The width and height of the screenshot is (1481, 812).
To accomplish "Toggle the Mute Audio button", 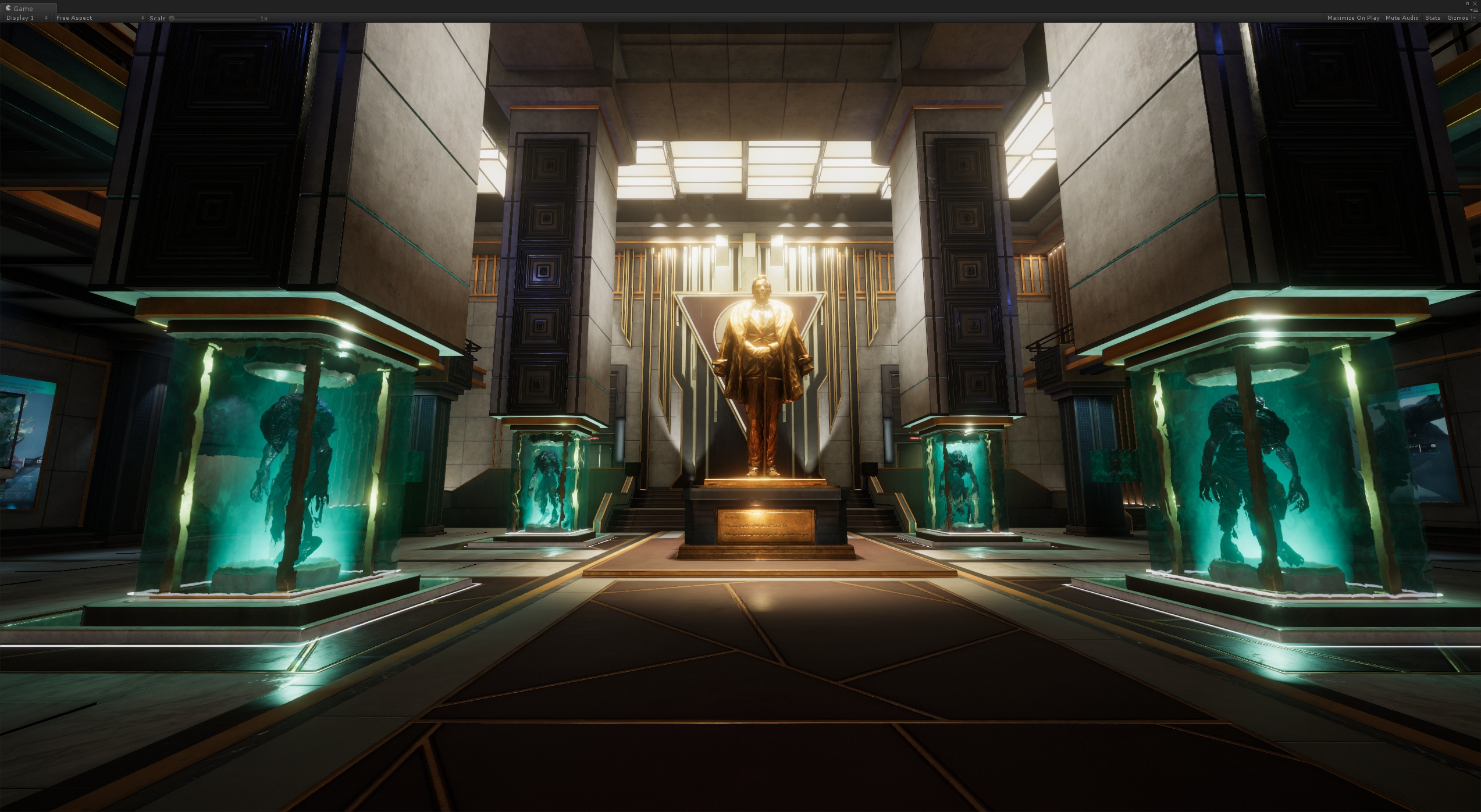I will pos(1401,18).
